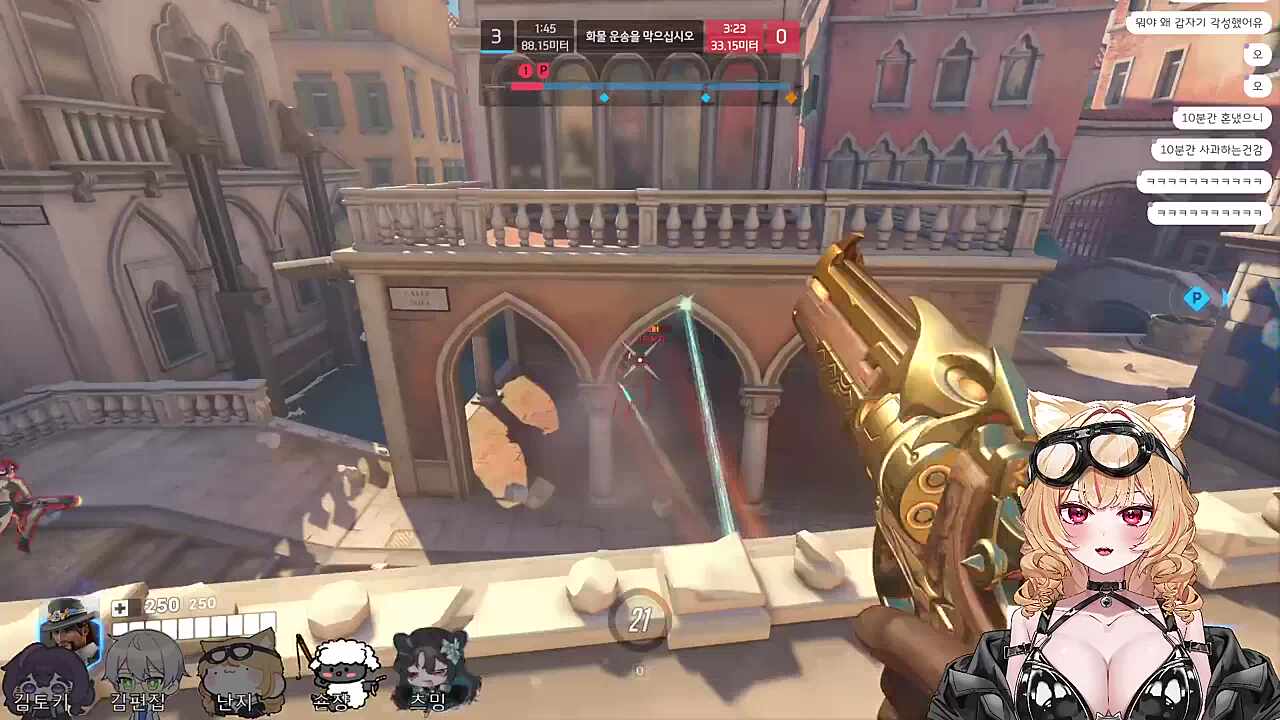The width and height of the screenshot is (1280, 720).
Task: Select the 츠밍 dark-haired avatar
Action: pos(430,670)
